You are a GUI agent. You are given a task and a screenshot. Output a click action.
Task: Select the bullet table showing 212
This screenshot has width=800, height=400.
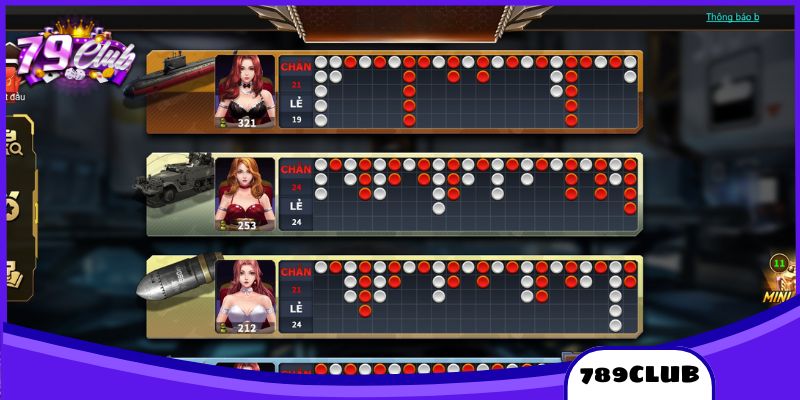(244, 297)
